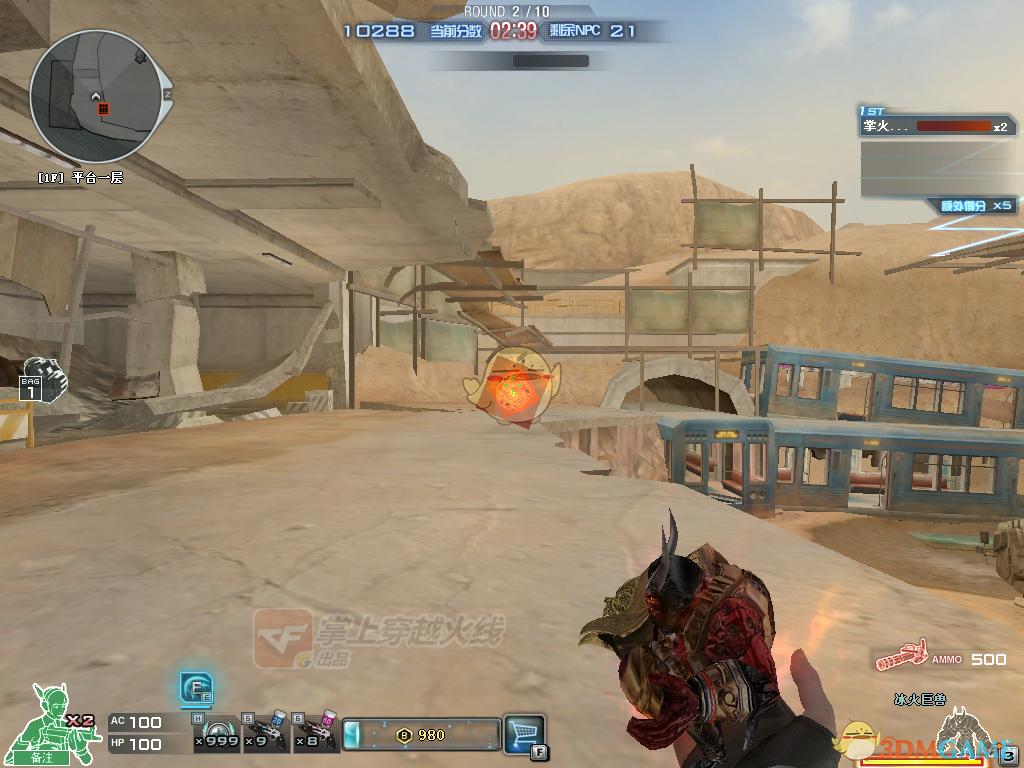
Task: Click the first-place player ranking entry
Action: 936,127
